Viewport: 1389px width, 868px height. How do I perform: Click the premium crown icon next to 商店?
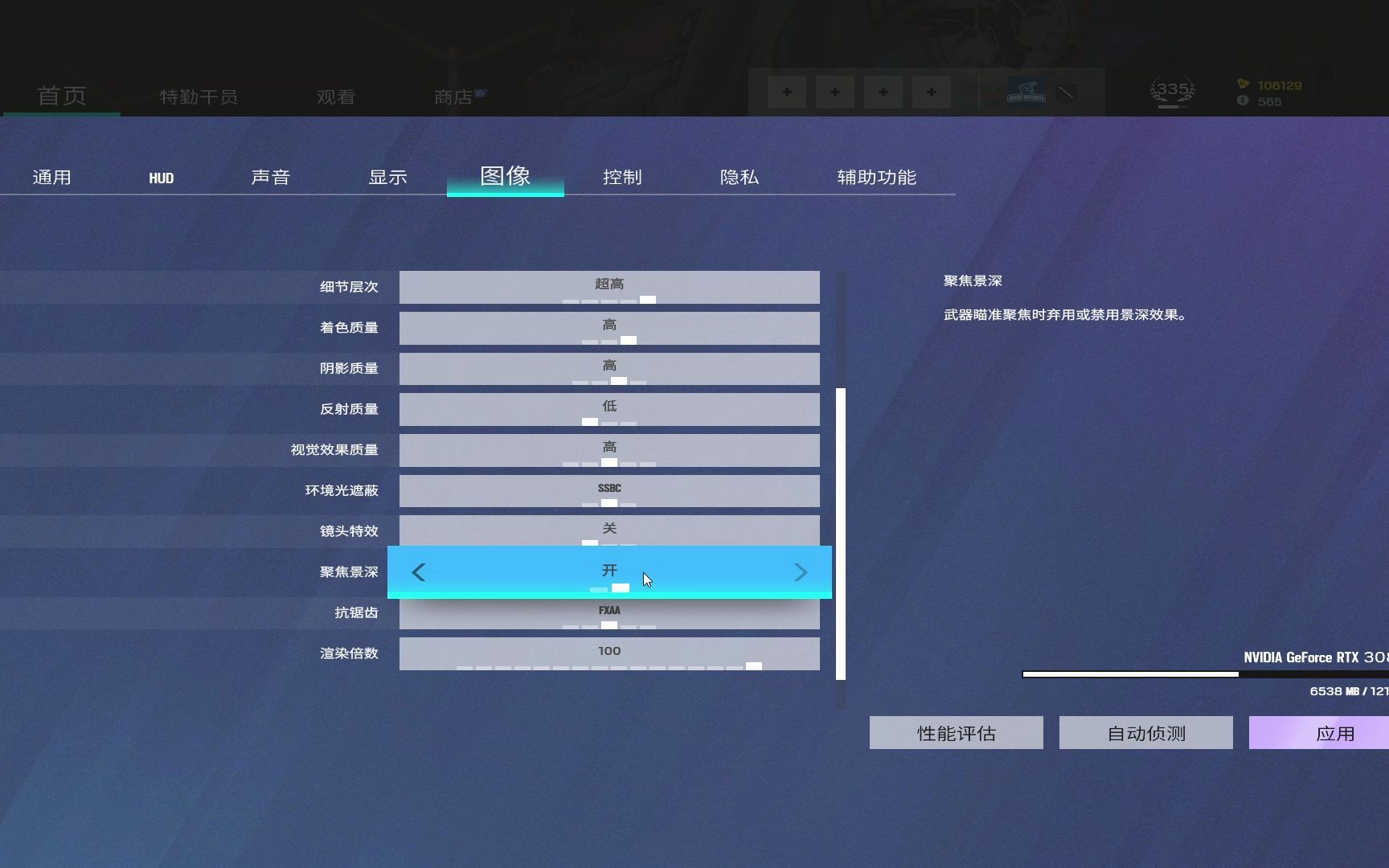click(480, 92)
